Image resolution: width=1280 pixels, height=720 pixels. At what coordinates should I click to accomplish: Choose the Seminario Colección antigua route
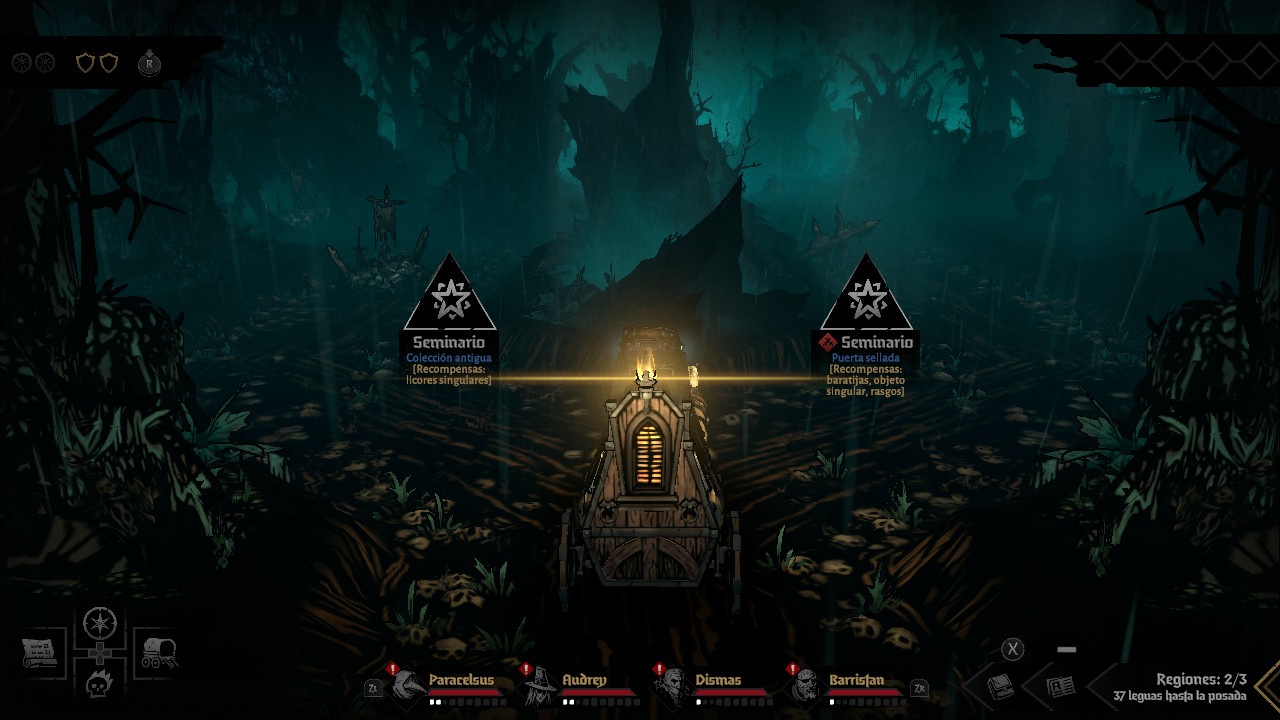coord(449,300)
